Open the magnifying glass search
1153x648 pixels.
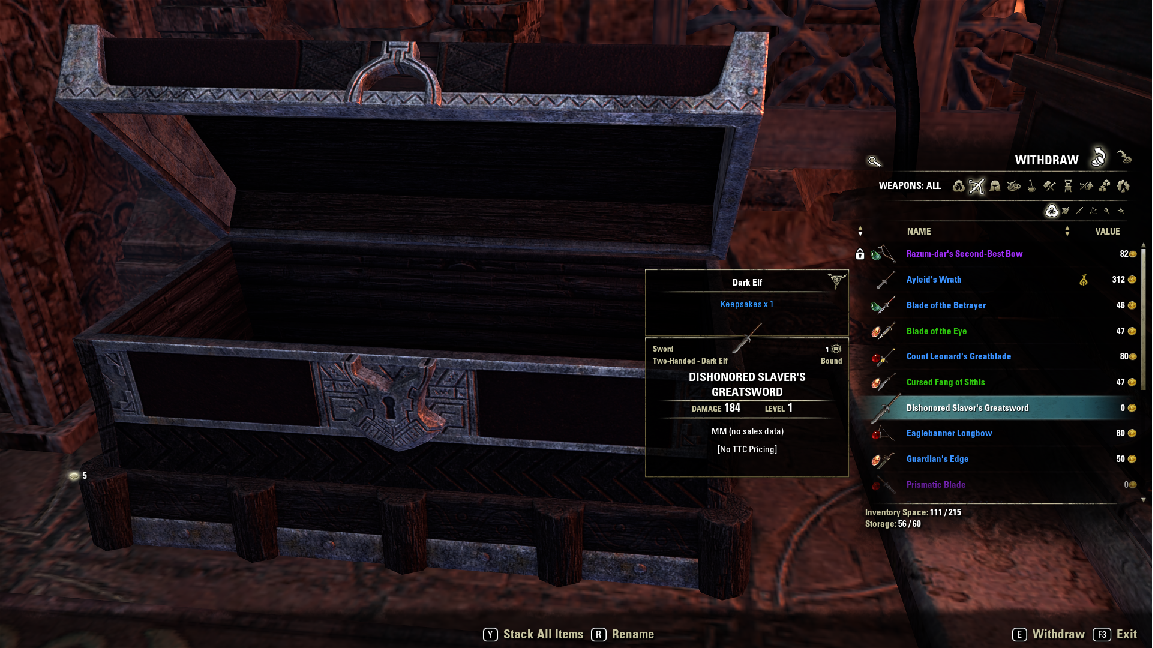click(874, 160)
